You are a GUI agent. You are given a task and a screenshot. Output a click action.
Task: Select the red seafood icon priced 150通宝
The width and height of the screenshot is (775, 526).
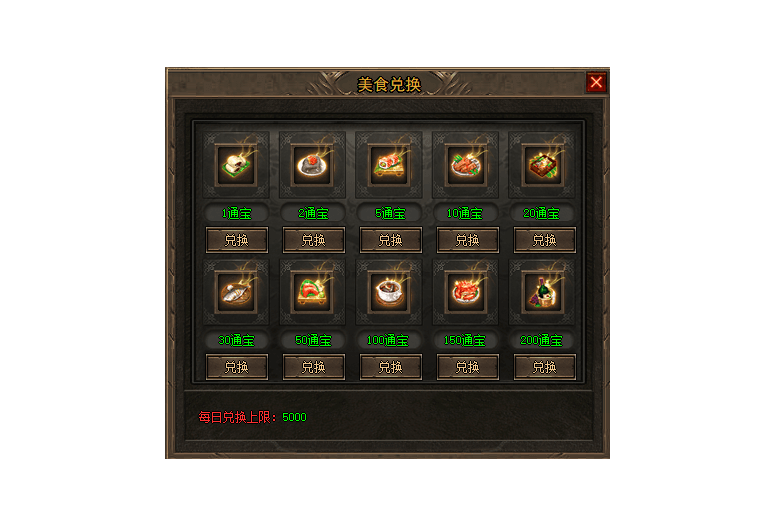pyautogui.click(x=467, y=292)
